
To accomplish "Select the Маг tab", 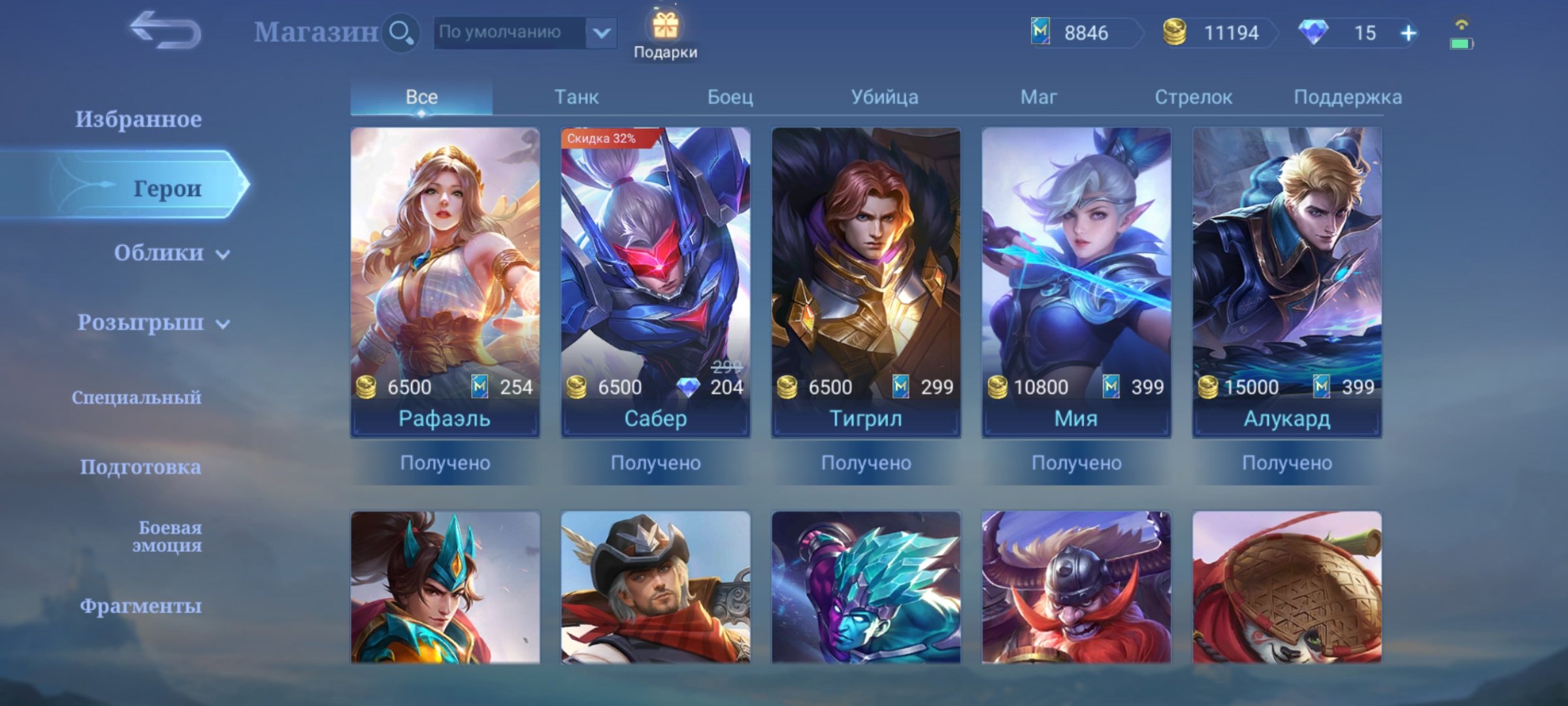I will [1038, 97].
